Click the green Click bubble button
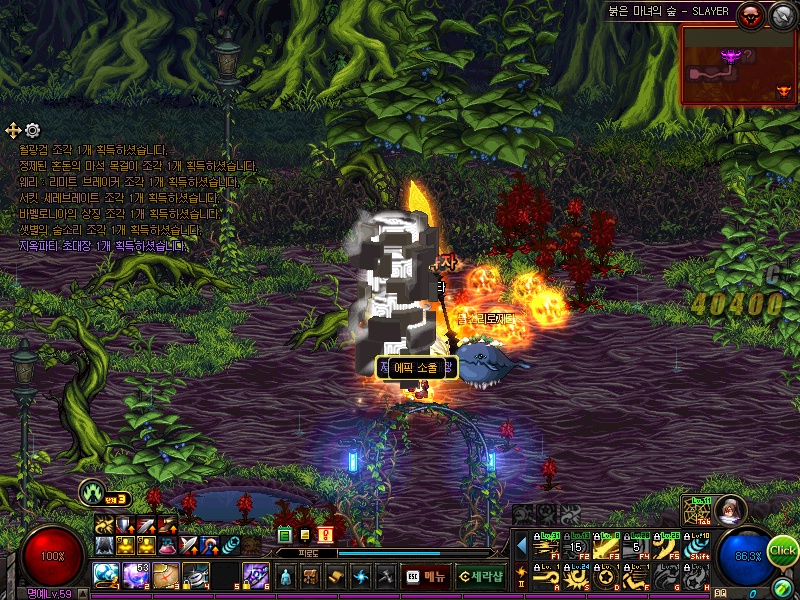This screenshot has width=800, height=600. (782, 551)
